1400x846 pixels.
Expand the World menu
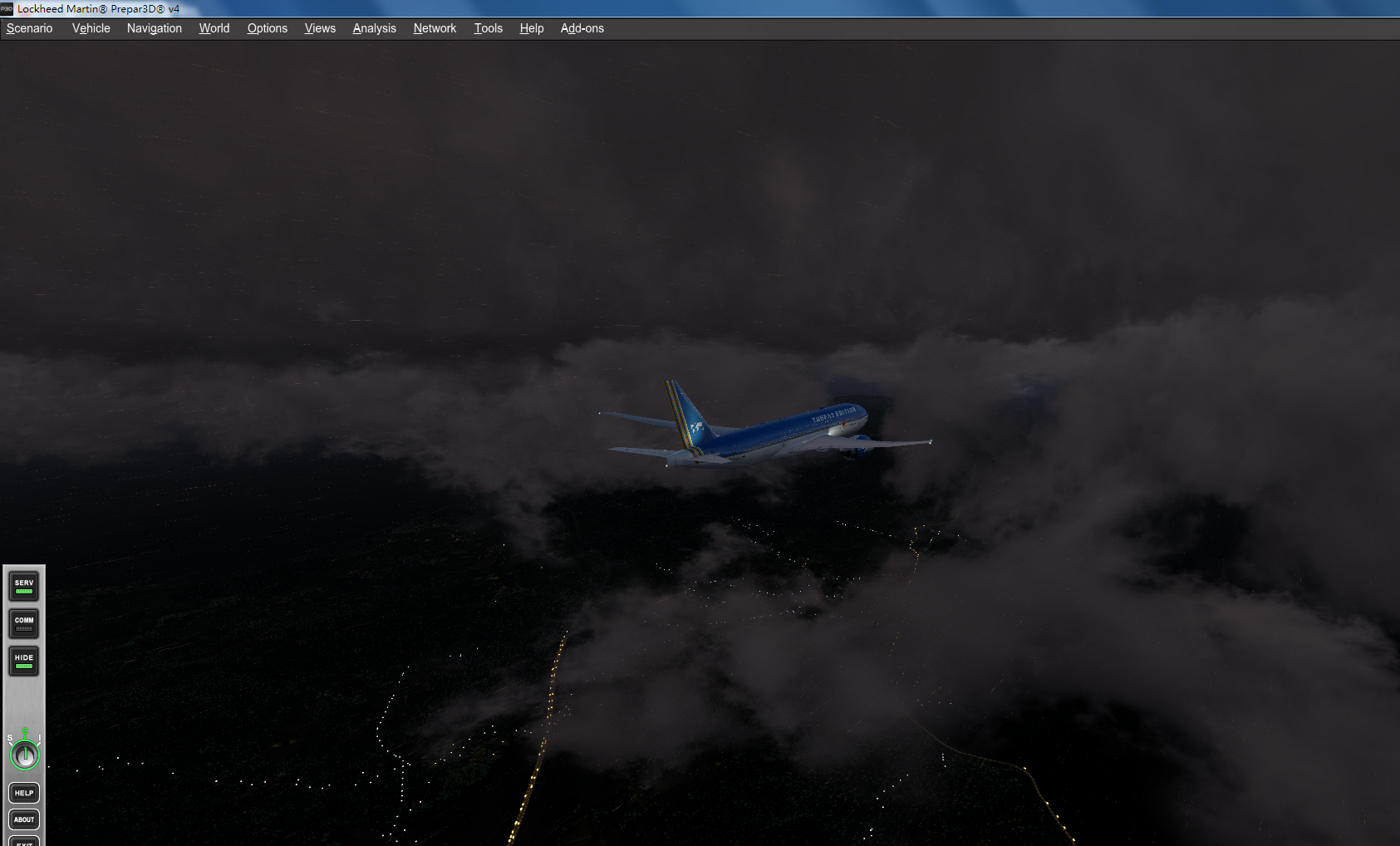(214, 27)
